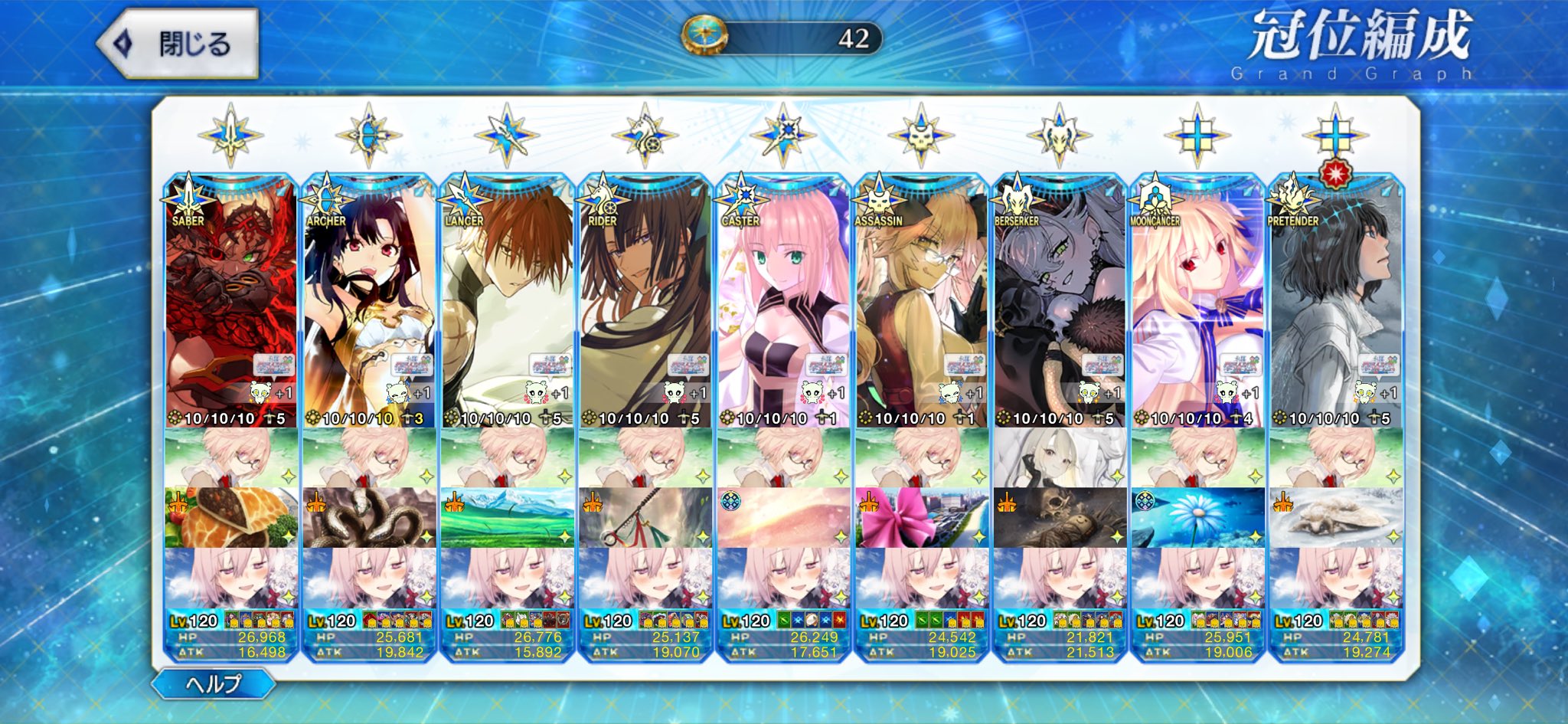The image size is (1568, 724).
Task: Click the skull class emblem above Assassin
Action: point(921,136)
